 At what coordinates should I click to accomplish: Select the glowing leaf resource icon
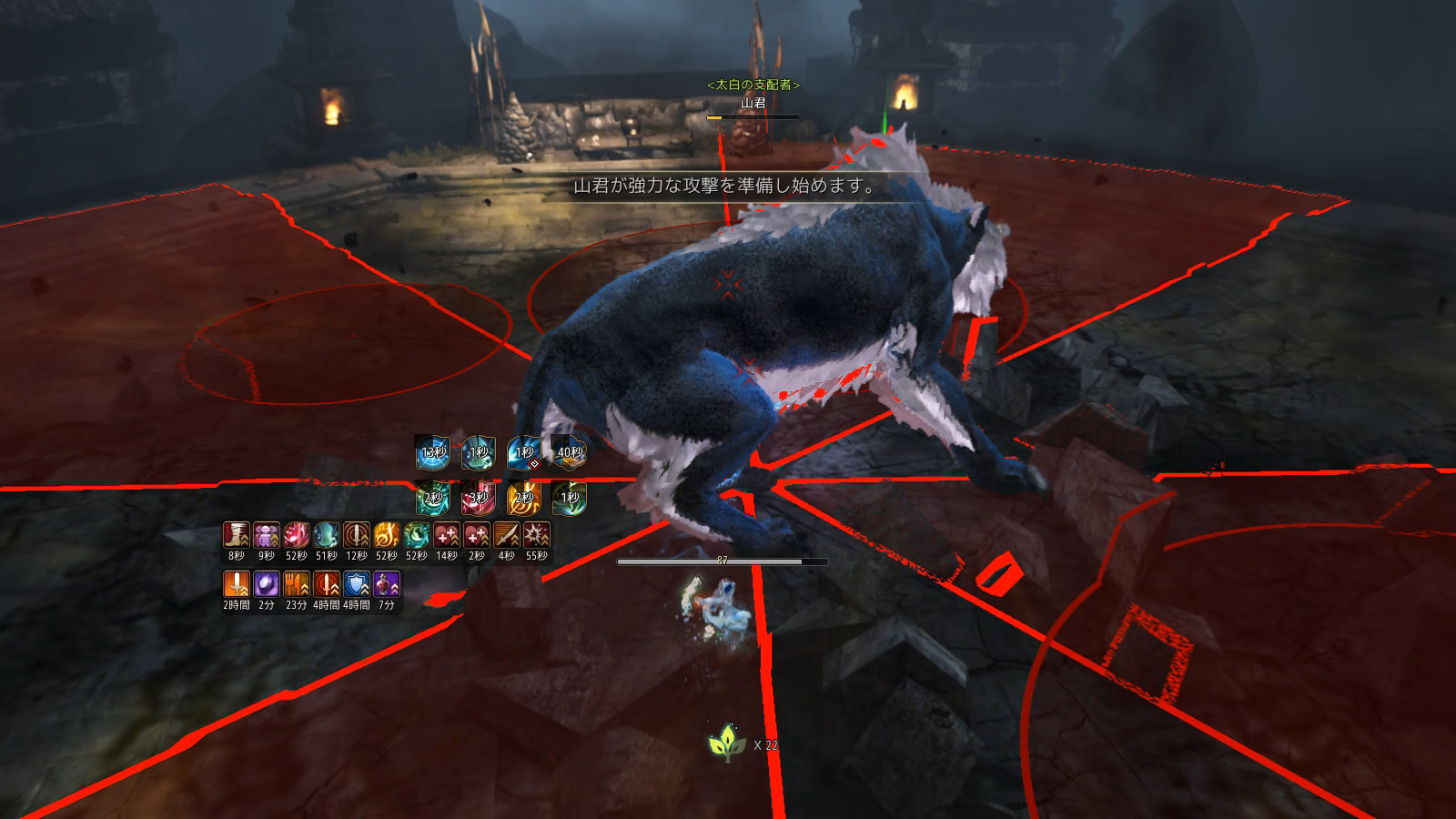click(728, 744)
